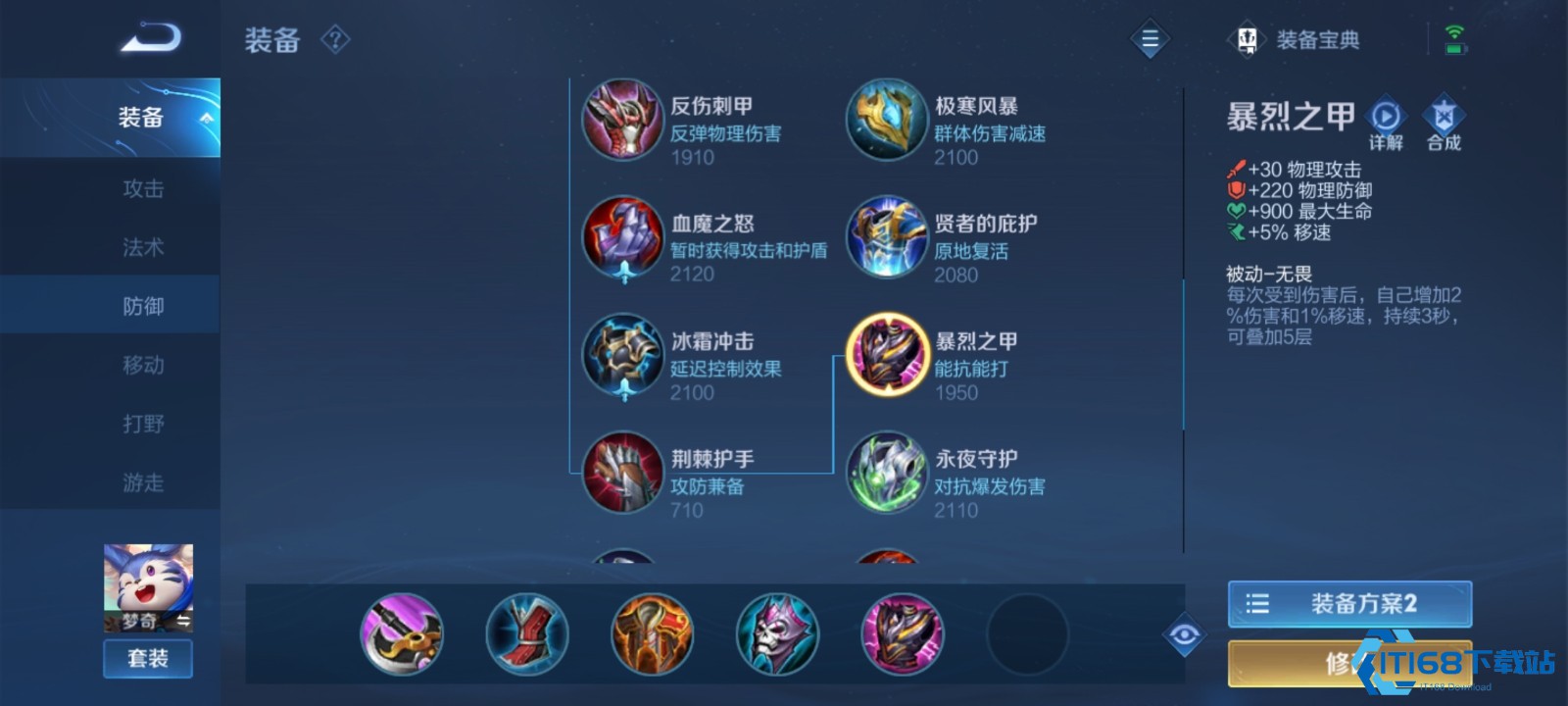
Task: Switch to the 打野 category tab
Action: point(143,424)
